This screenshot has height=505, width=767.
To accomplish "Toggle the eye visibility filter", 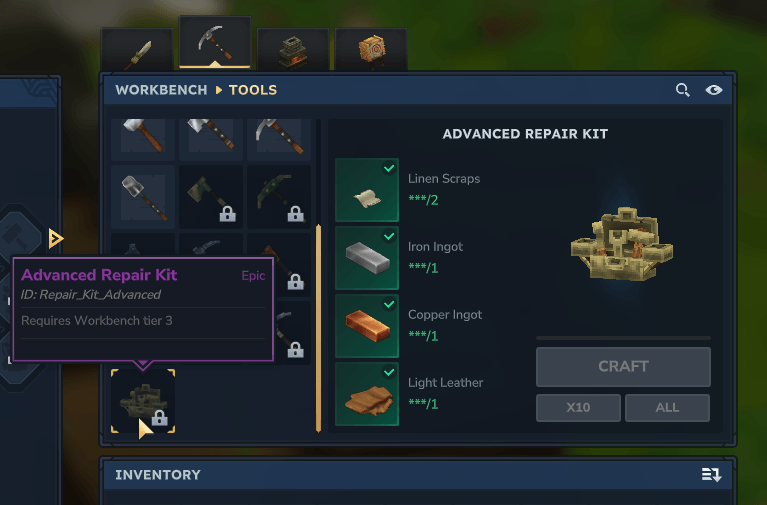I will 714,90.
